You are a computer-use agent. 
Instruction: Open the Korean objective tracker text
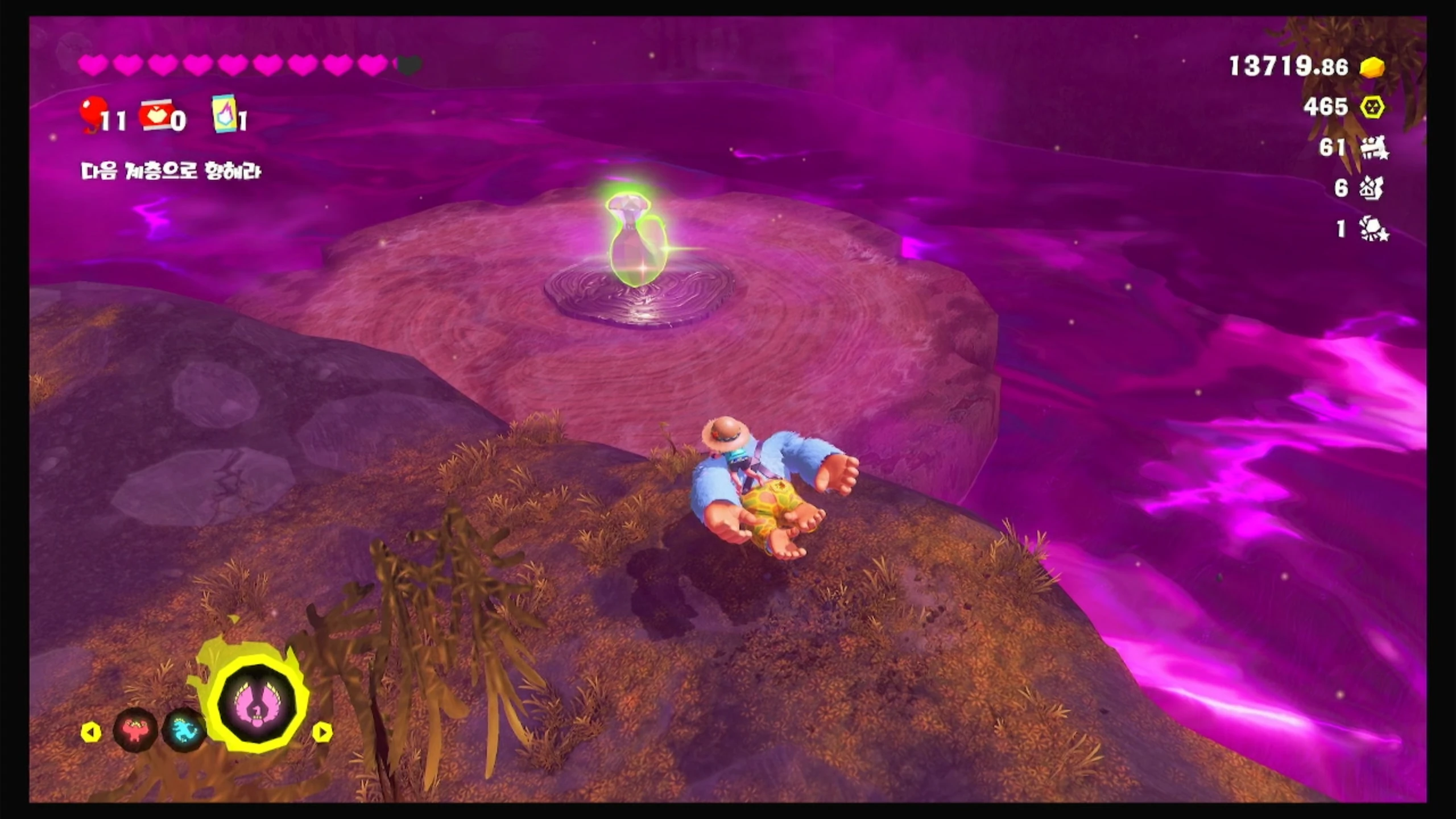(171, 171)
